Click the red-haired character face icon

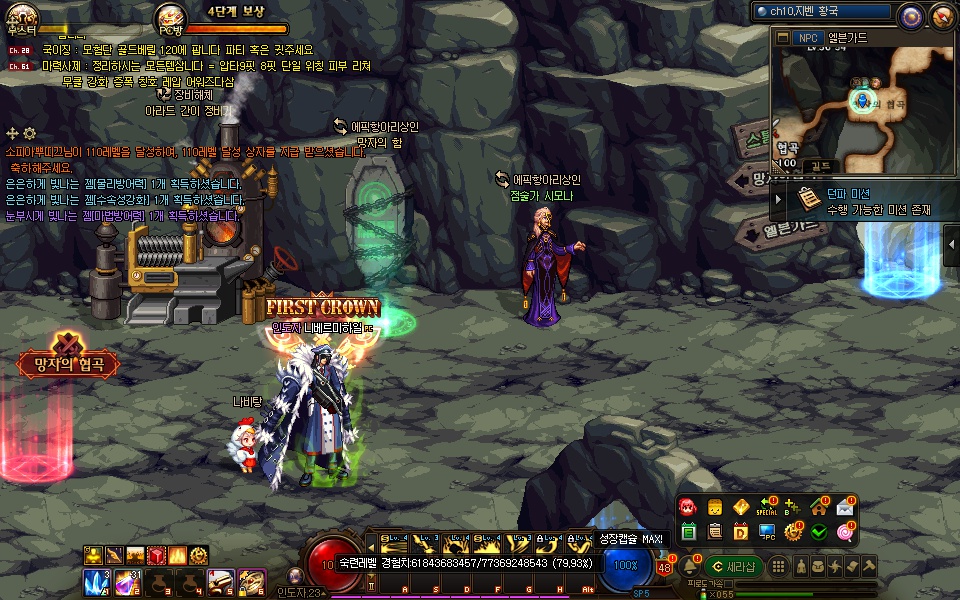[x=688, y=508]
